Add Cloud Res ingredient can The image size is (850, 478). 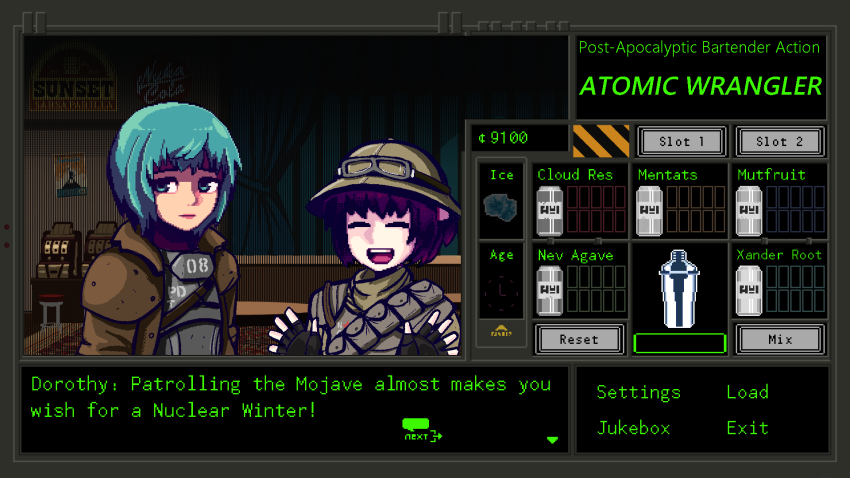(x=549, y=211)
